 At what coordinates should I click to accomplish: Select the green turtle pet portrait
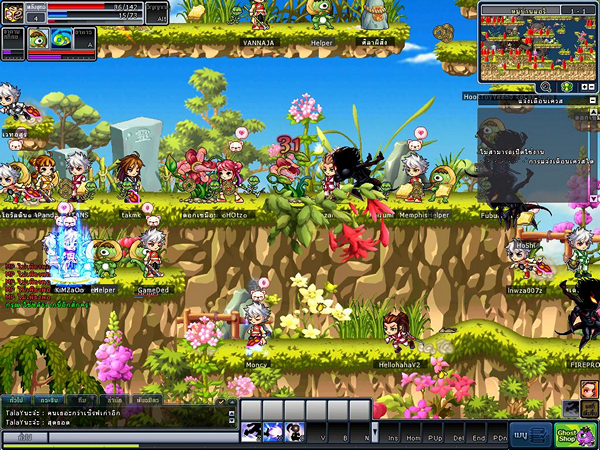pos(37,39)
